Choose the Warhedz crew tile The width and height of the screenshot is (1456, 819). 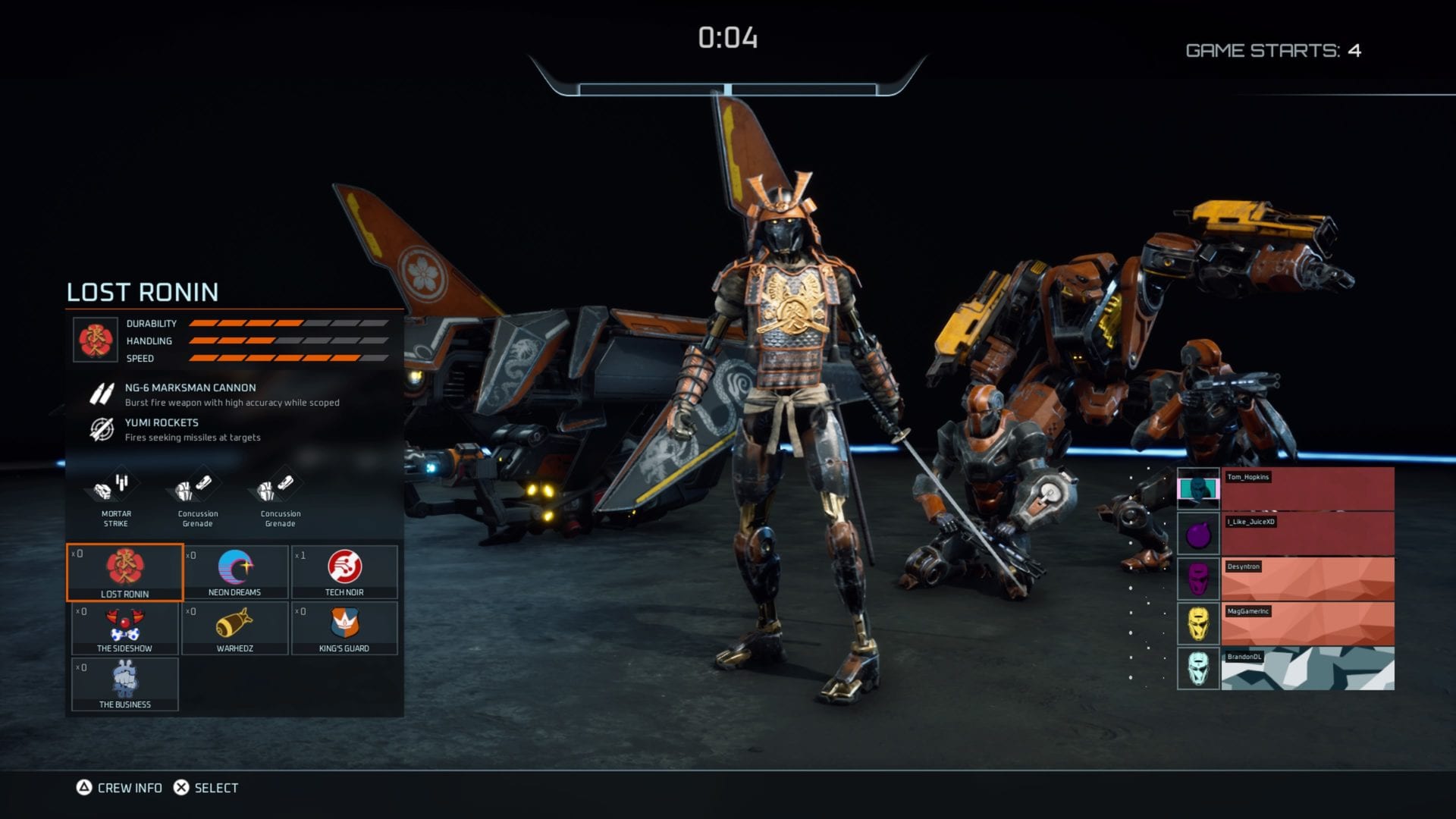(x=235, y=628)
